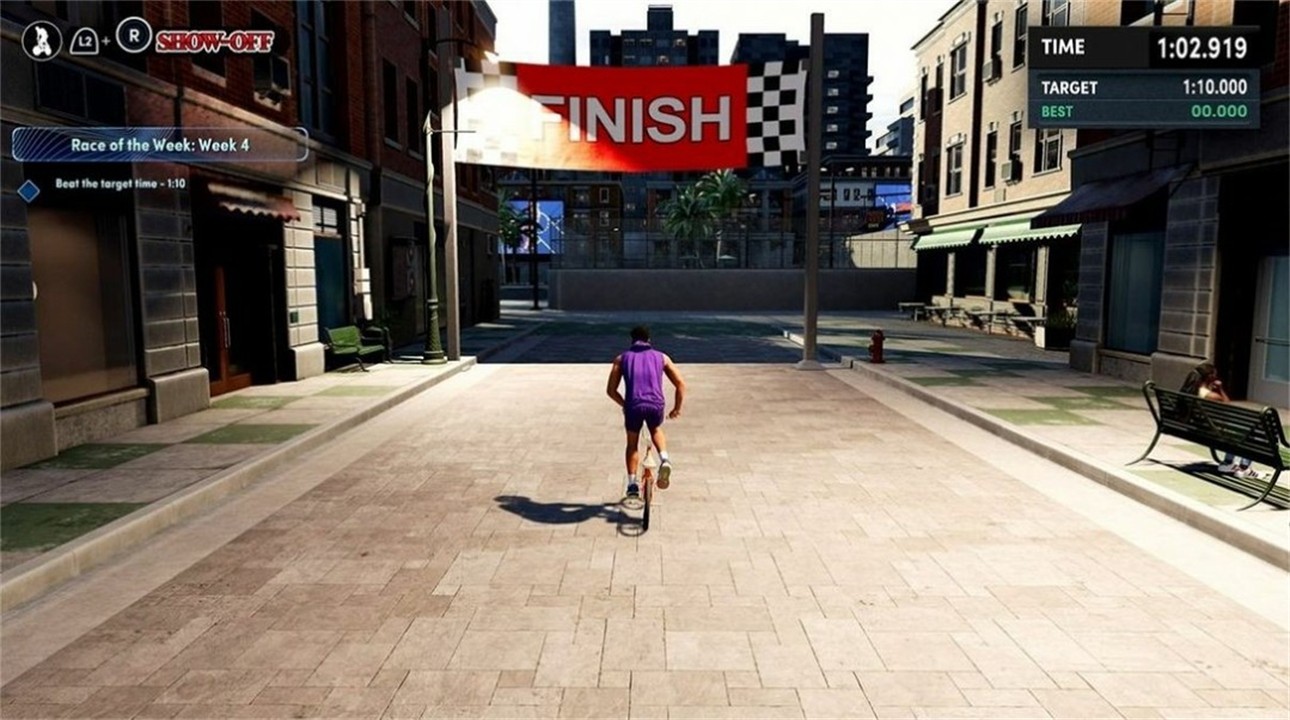Image resolution: width=1290 pixels, height=720 pixels.
Task: Click the TIME label in the HUD
Action: (x=1063, y=46)
